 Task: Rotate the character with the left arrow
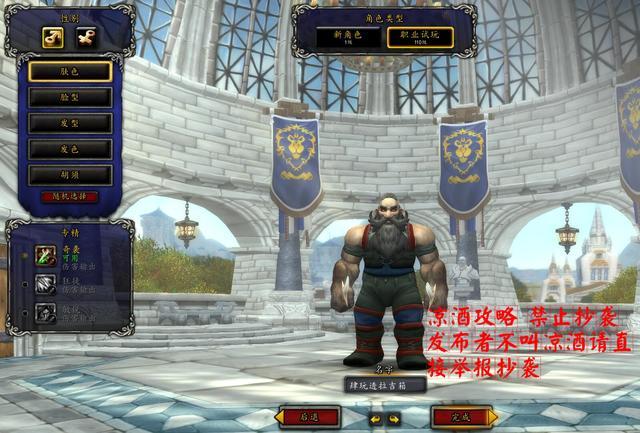[375, 418]
